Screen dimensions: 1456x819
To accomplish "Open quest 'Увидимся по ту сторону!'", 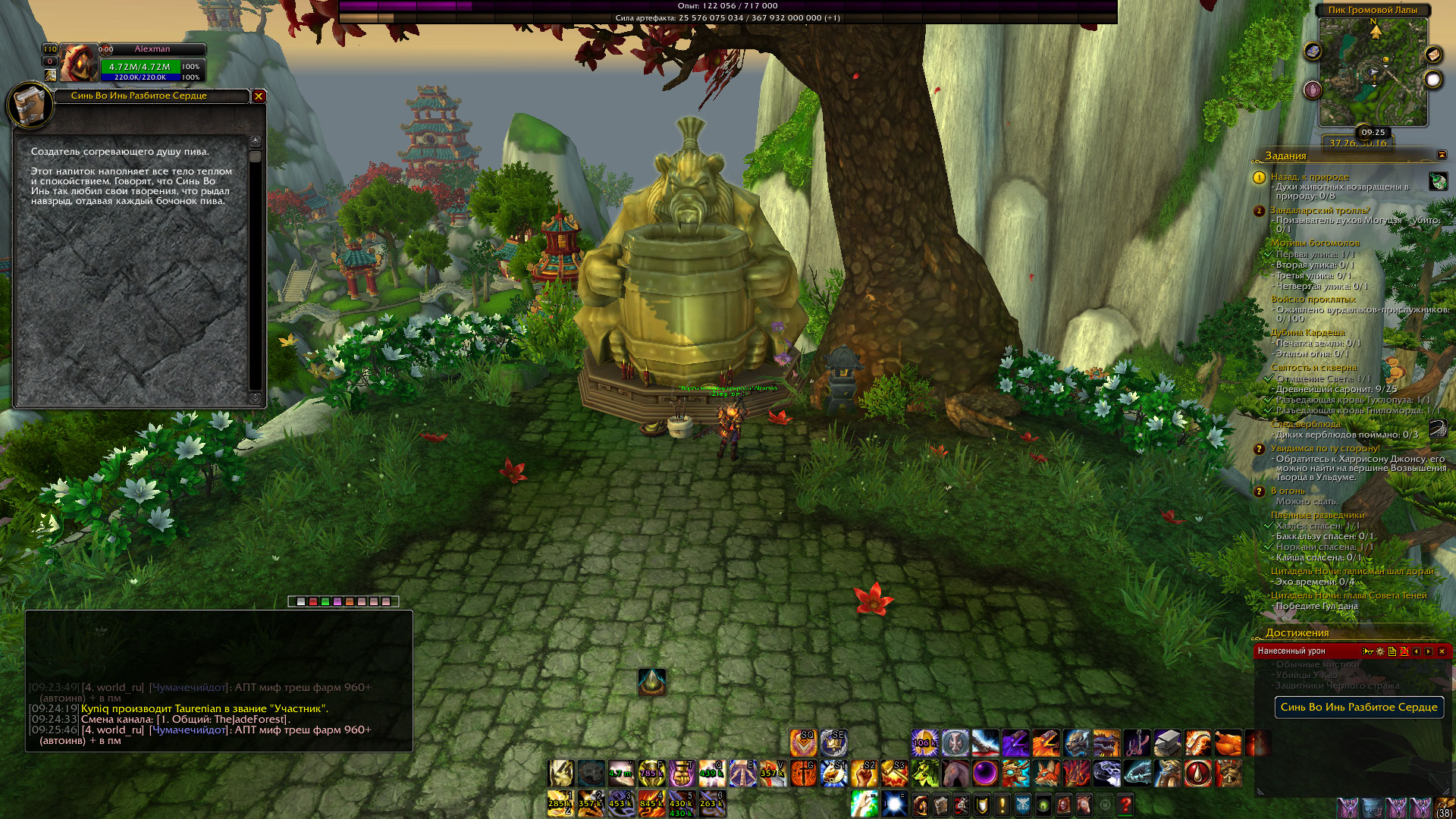I will (1325, 448).
